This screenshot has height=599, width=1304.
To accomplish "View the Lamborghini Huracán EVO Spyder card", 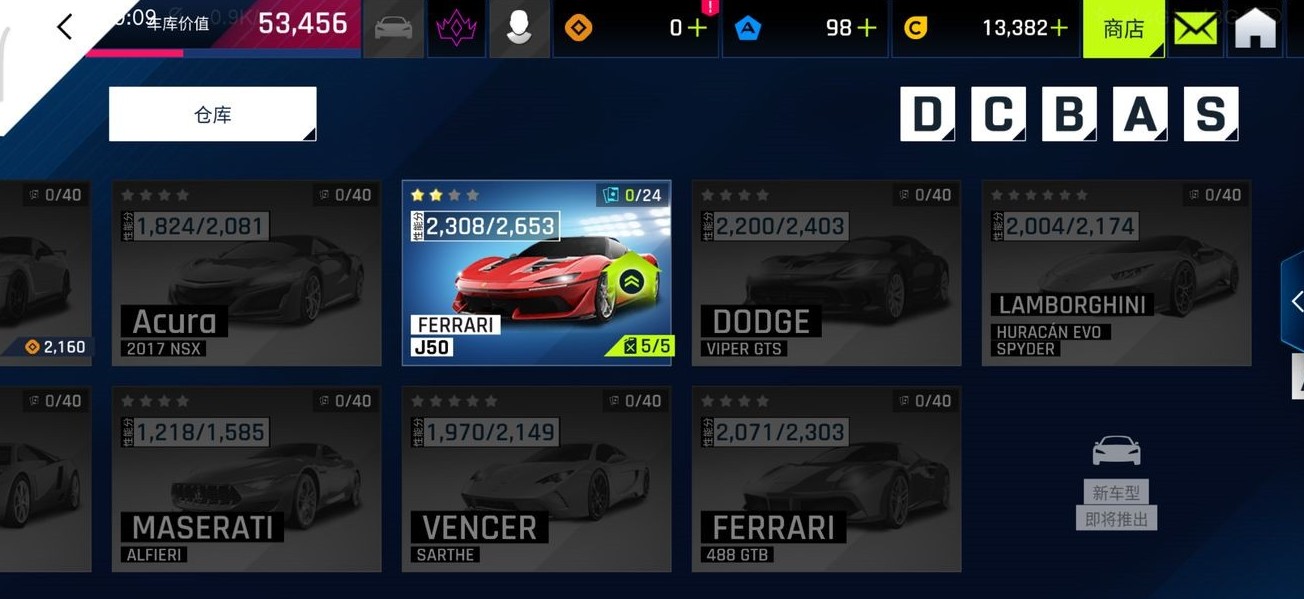I will (1116, 273).
